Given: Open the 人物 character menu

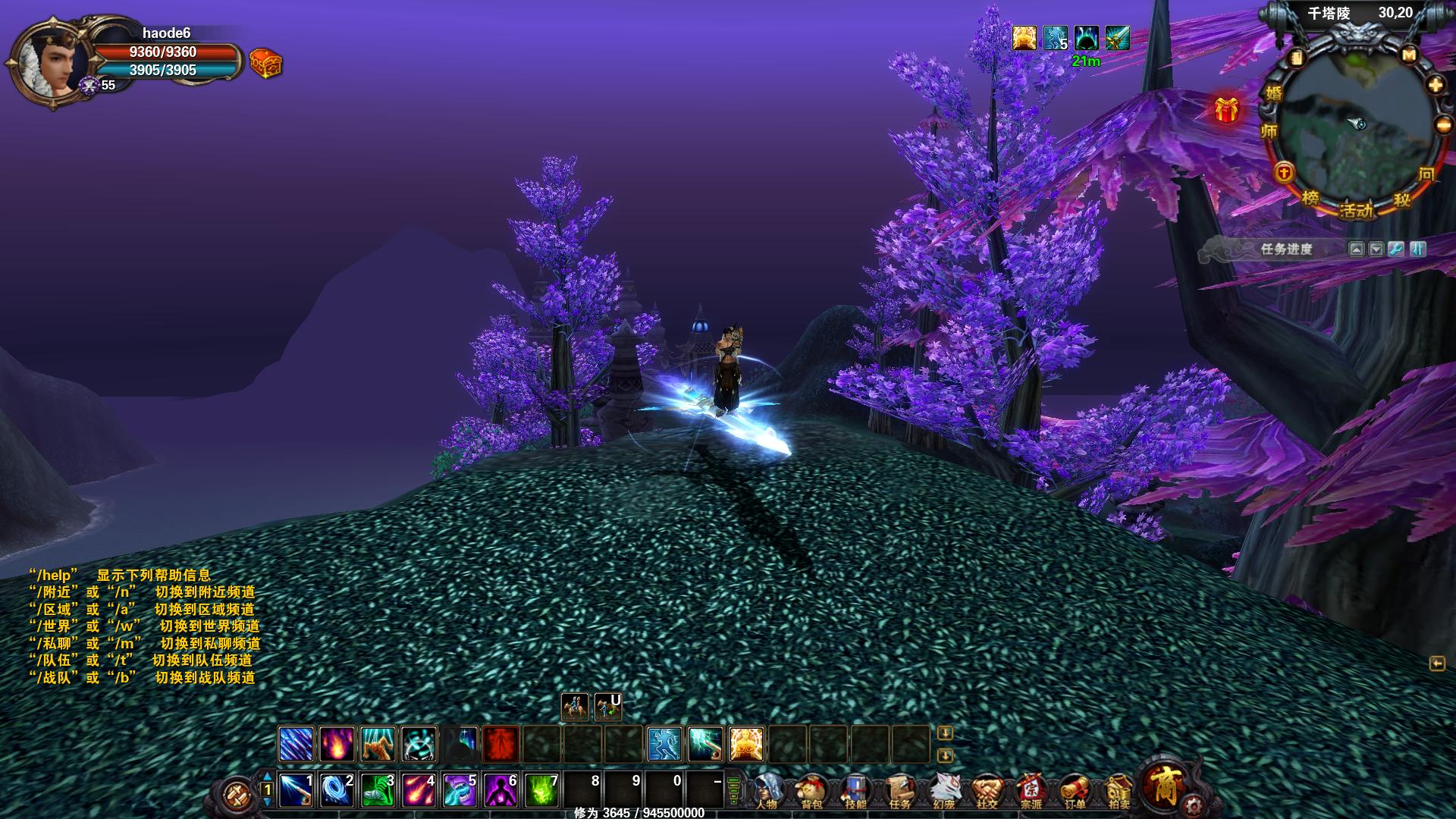Looking at the screenshot, I should coord(769,791).
